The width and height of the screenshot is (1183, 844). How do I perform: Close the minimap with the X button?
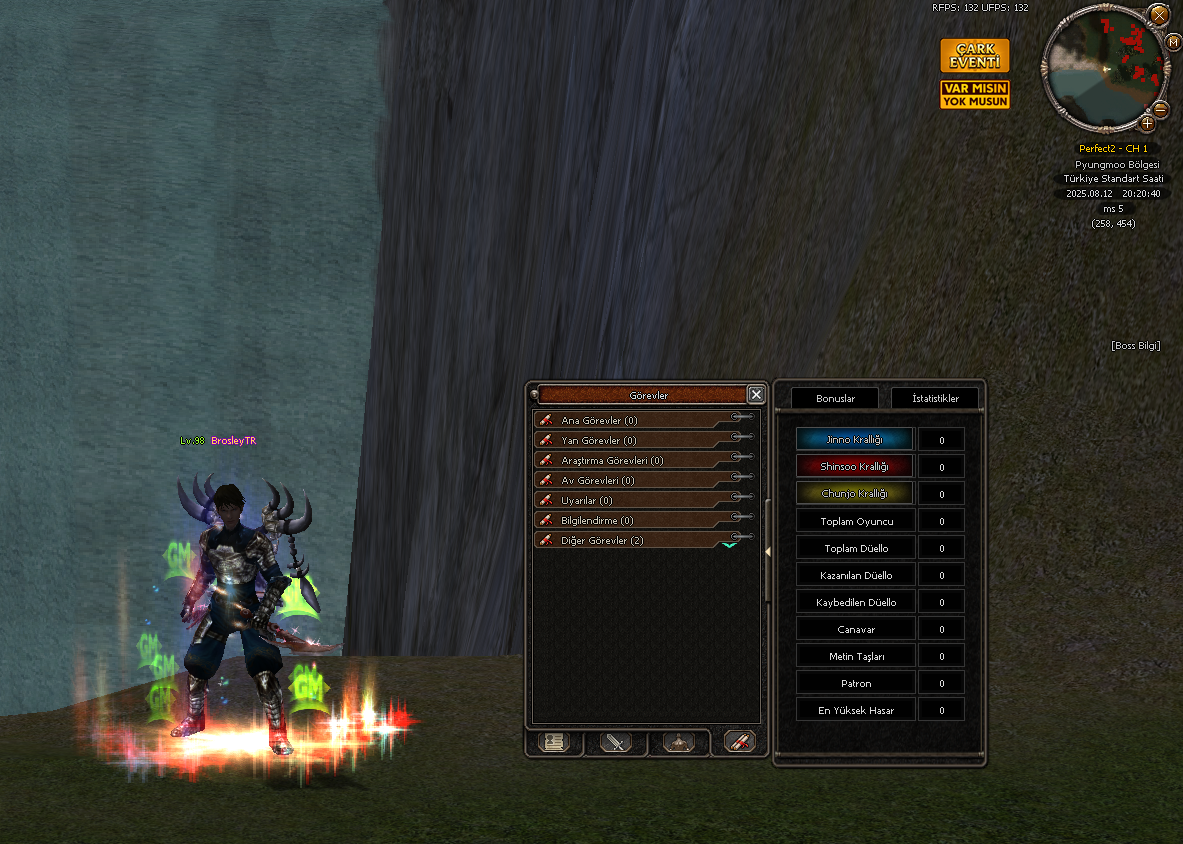(x=1158, y=15)
